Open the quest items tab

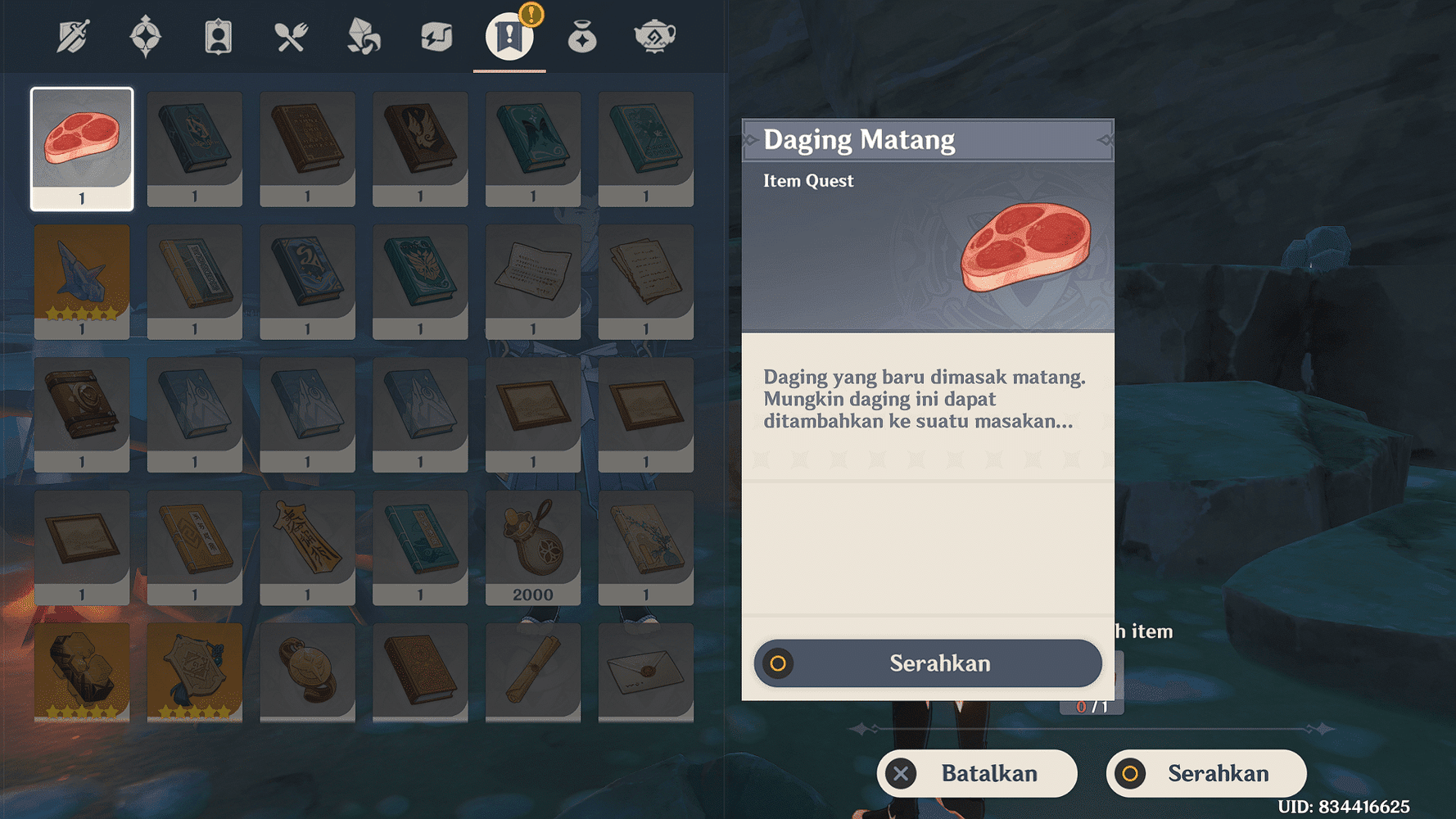pyautogui.click(x=509, y=37)
